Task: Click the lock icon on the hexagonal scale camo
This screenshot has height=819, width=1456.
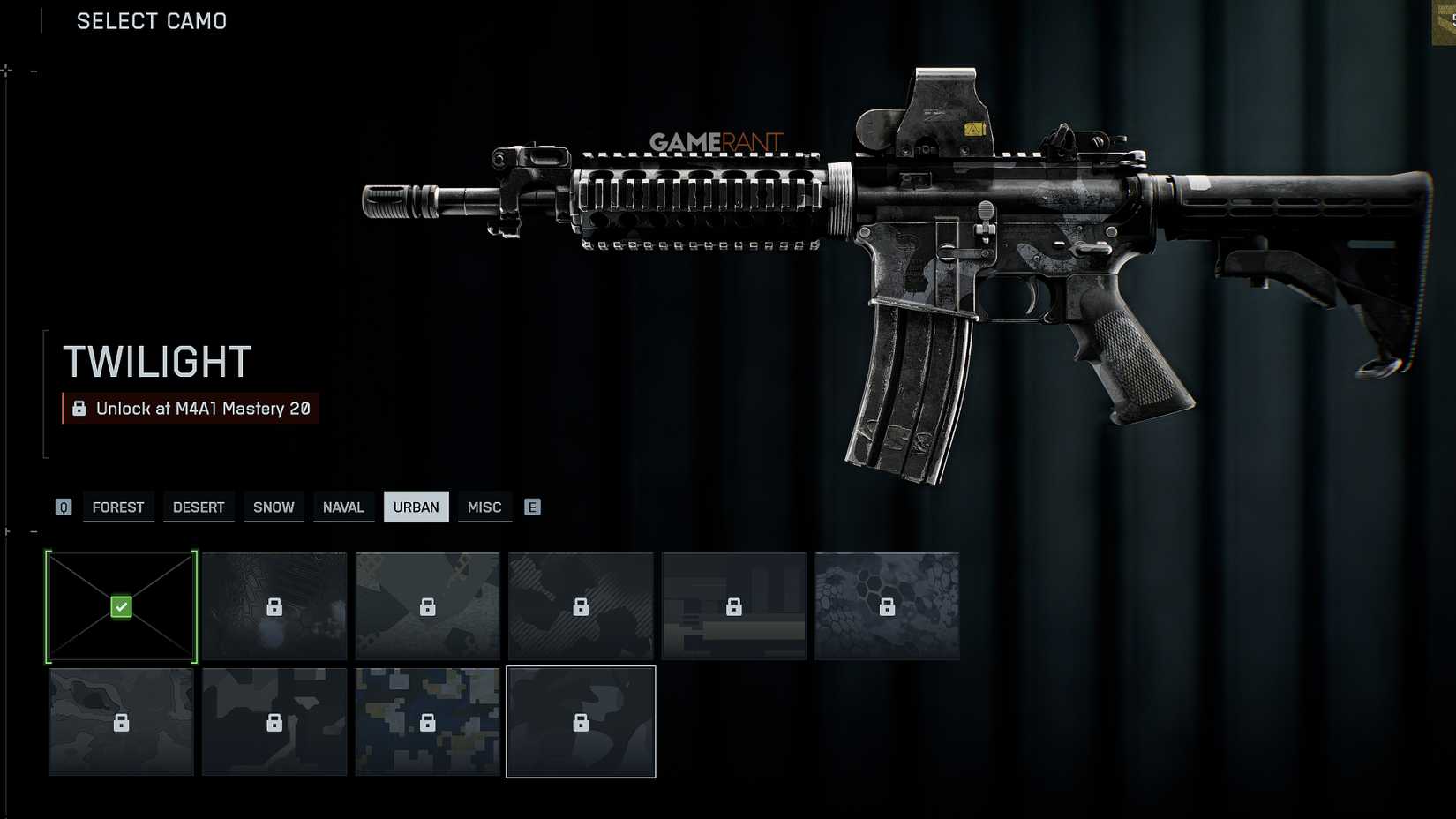Action: [886, 606]
